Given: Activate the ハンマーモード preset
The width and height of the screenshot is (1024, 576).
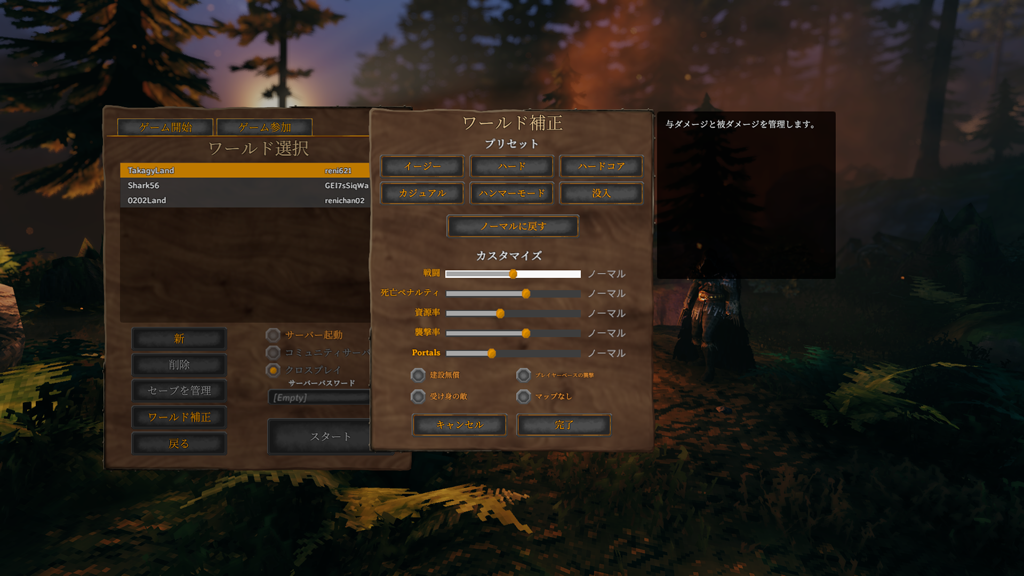Looking at the screenshot, I should click(x=511, y=193).
